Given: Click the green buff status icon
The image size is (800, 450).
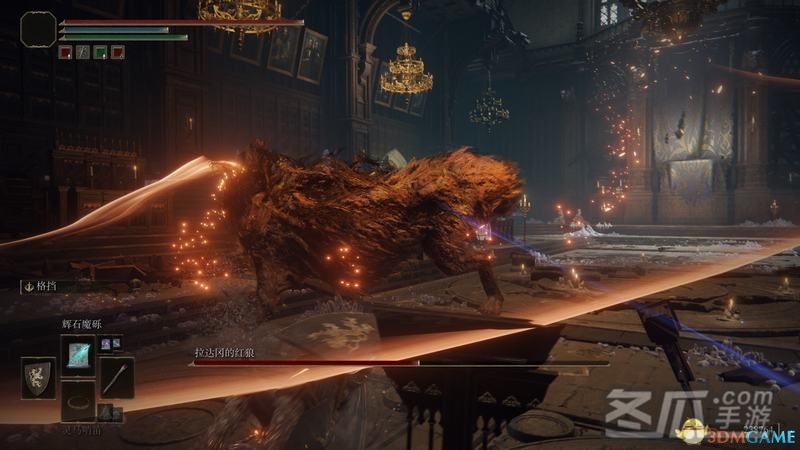Looking at the screenshot, I should coord(100,51).
